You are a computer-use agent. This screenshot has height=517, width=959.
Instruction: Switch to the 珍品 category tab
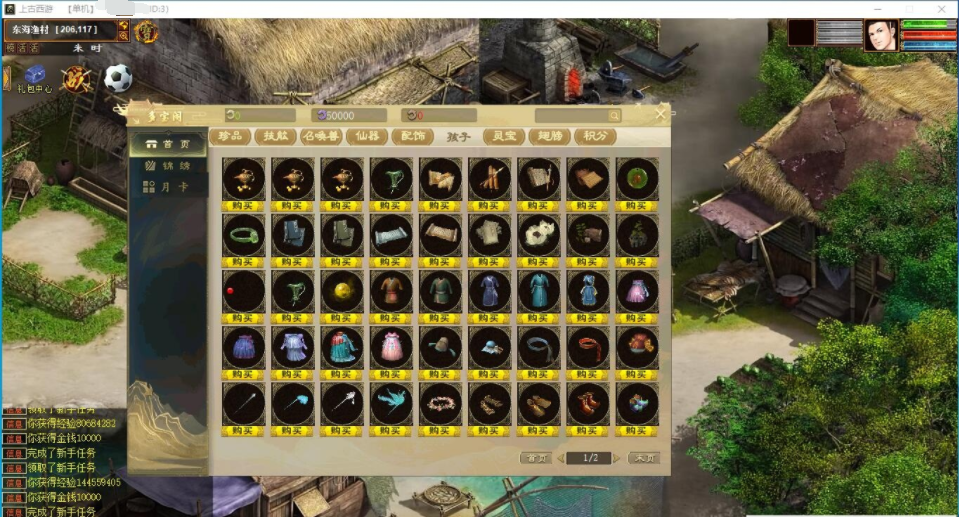tap(230, 136)
